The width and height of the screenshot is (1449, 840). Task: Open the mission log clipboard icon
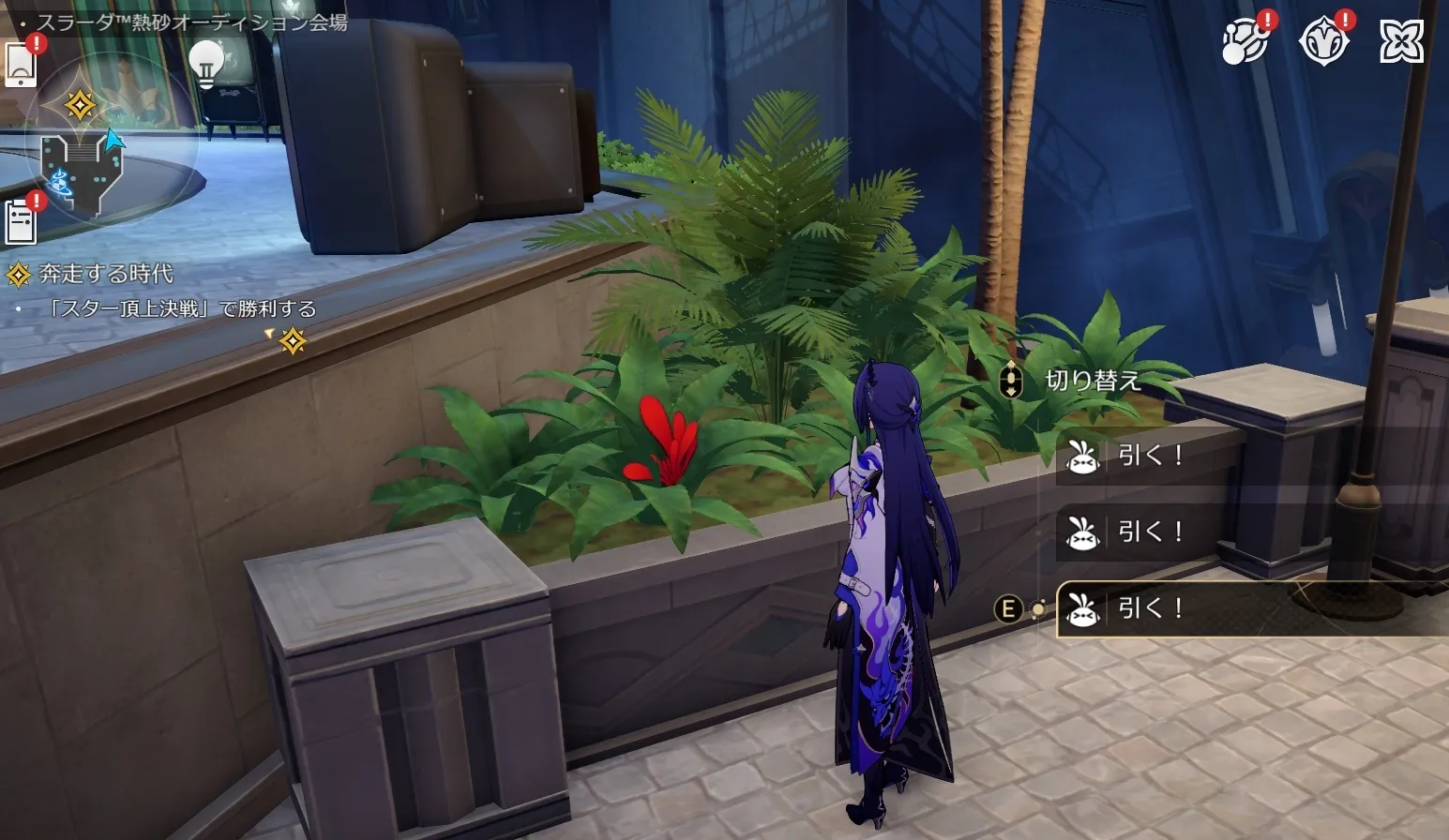[x=20, y=222]
